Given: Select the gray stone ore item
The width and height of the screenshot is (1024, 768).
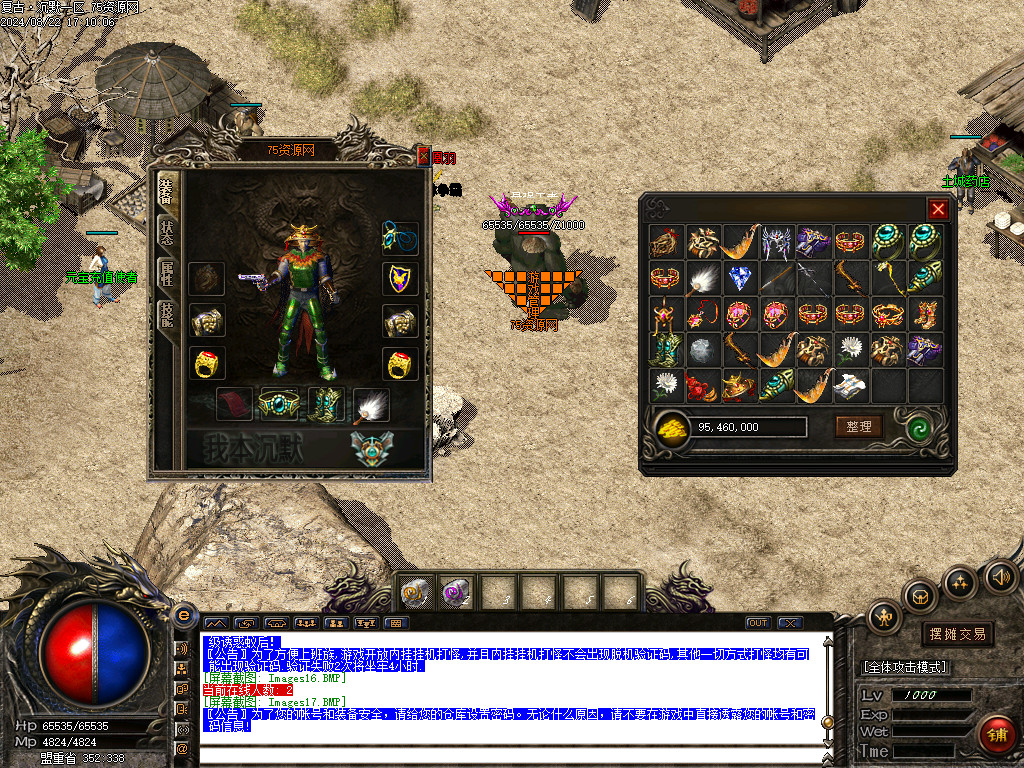Looking at the screenshot, I should [703, 350].
